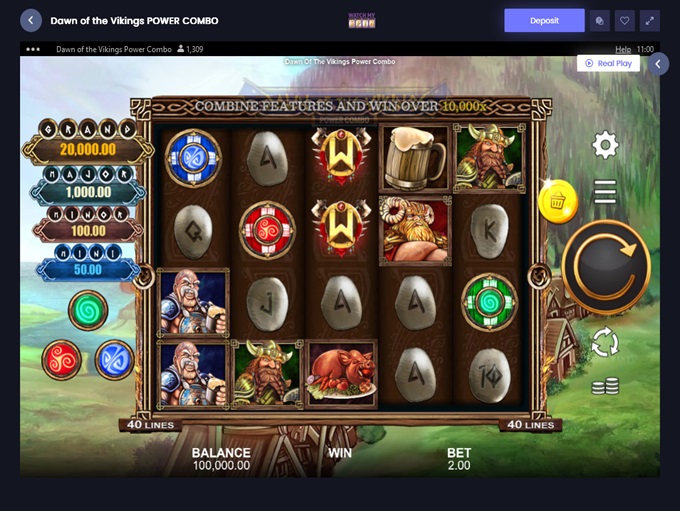Viewport: 680px width, 511px height.
Task: Open the gear settings icon
Action: [x=605, y=145]
